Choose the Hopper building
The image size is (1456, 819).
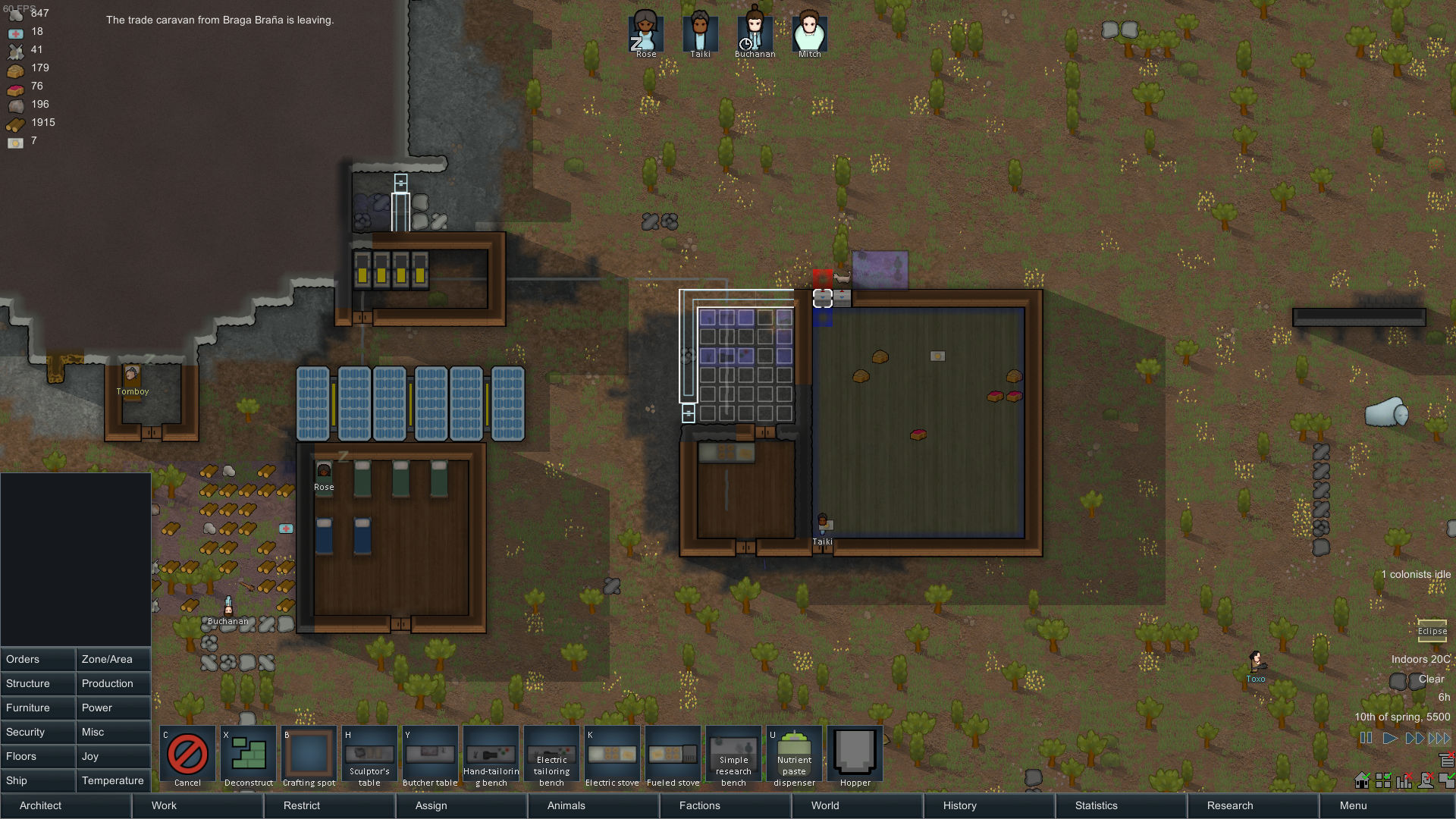point(855,755)
